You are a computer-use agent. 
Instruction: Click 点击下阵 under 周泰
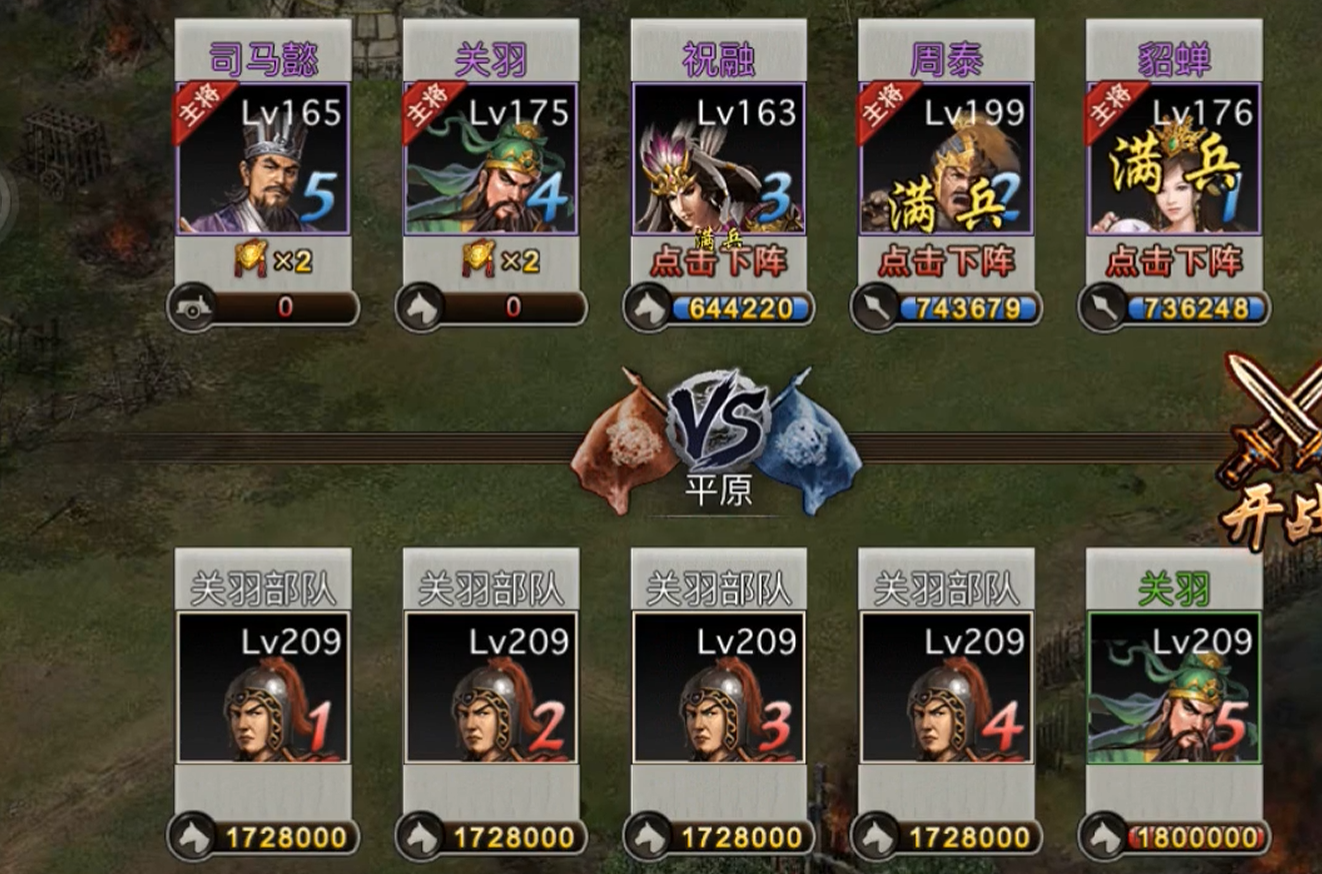pos(946,262)
